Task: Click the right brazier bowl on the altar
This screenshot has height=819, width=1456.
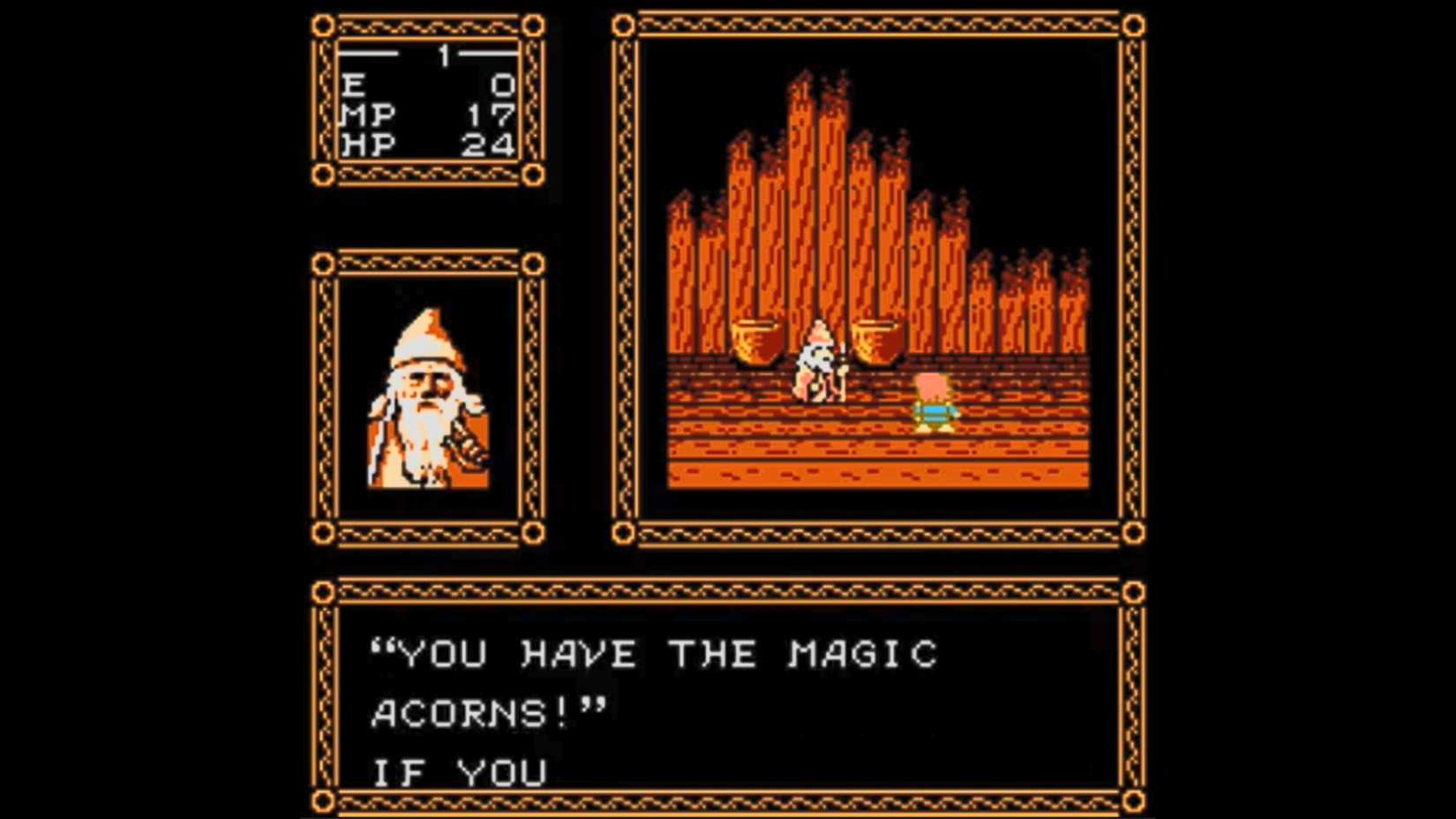Action: [876, 340]
